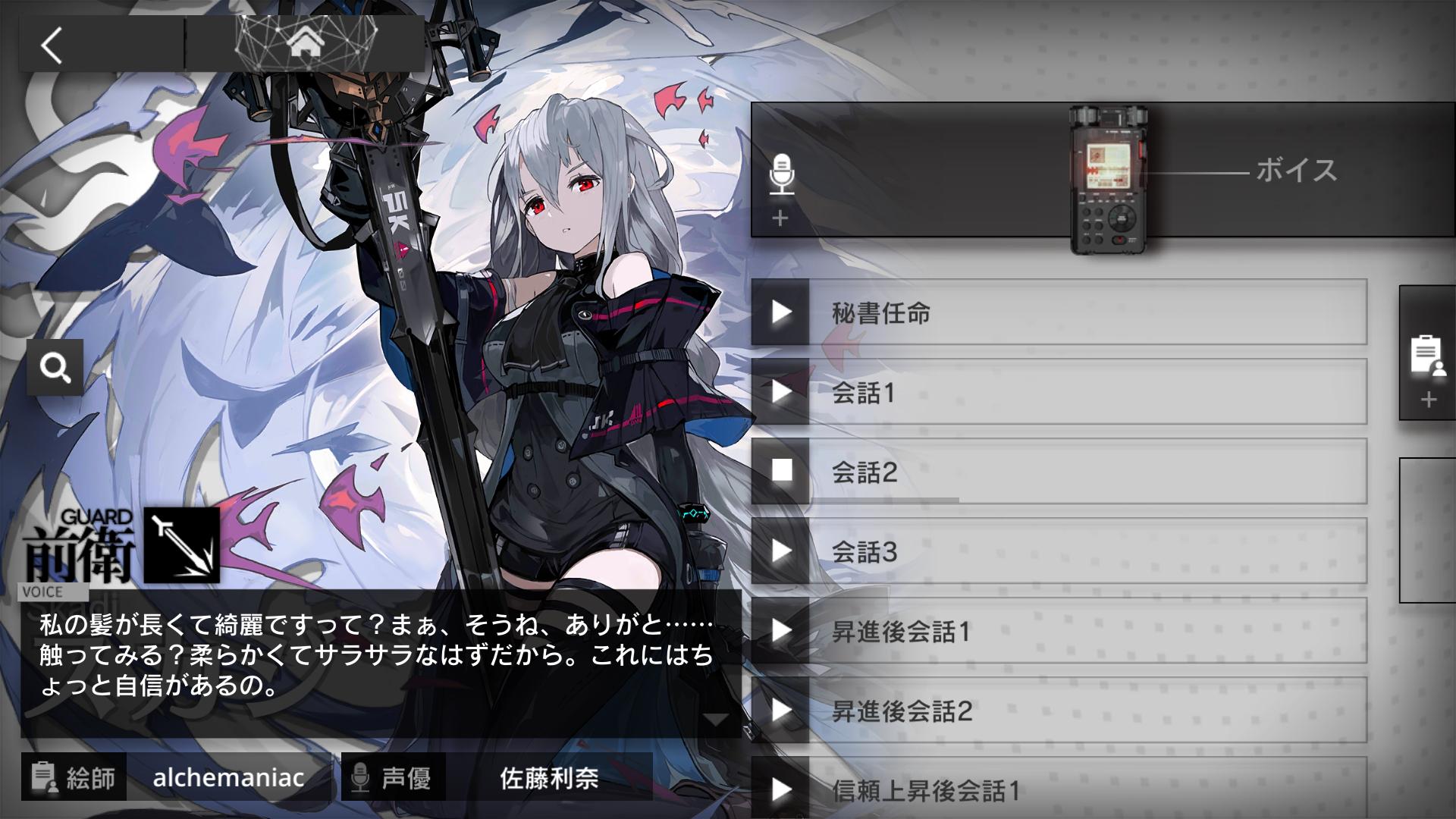
Task: Click the voice recorder image beside ボイス
Action: pyautogui.click(x=1109, y=174)
